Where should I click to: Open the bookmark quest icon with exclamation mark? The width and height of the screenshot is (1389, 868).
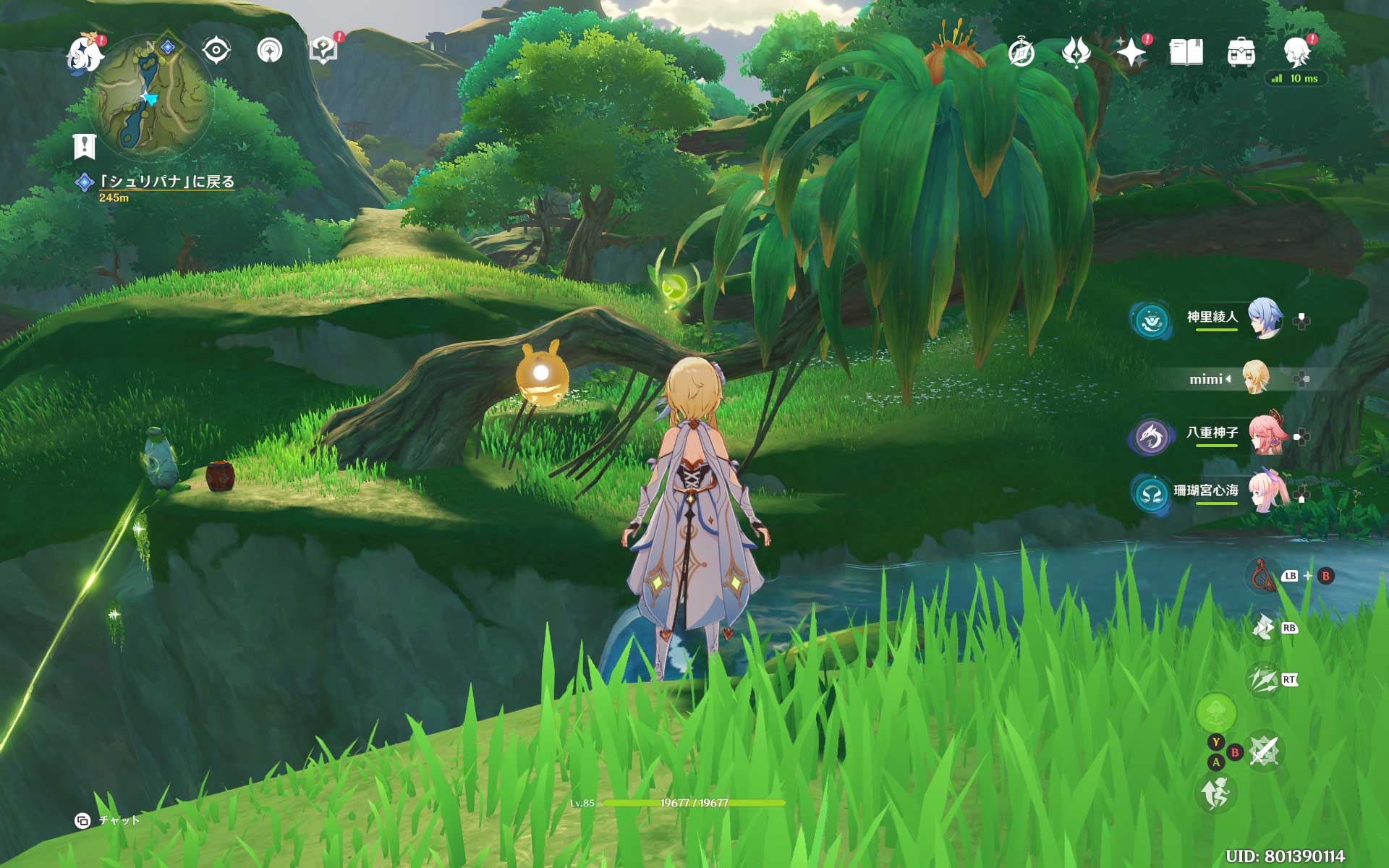tap(85, 146)
